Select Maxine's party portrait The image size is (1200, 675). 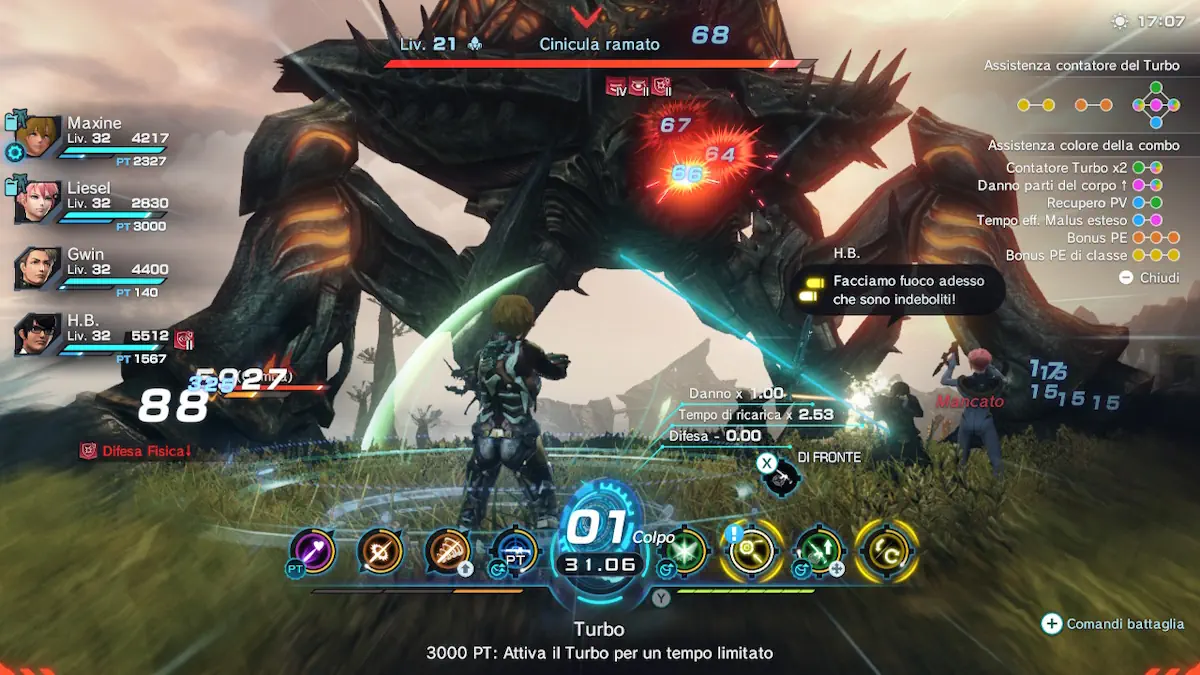tap(39, 136)
